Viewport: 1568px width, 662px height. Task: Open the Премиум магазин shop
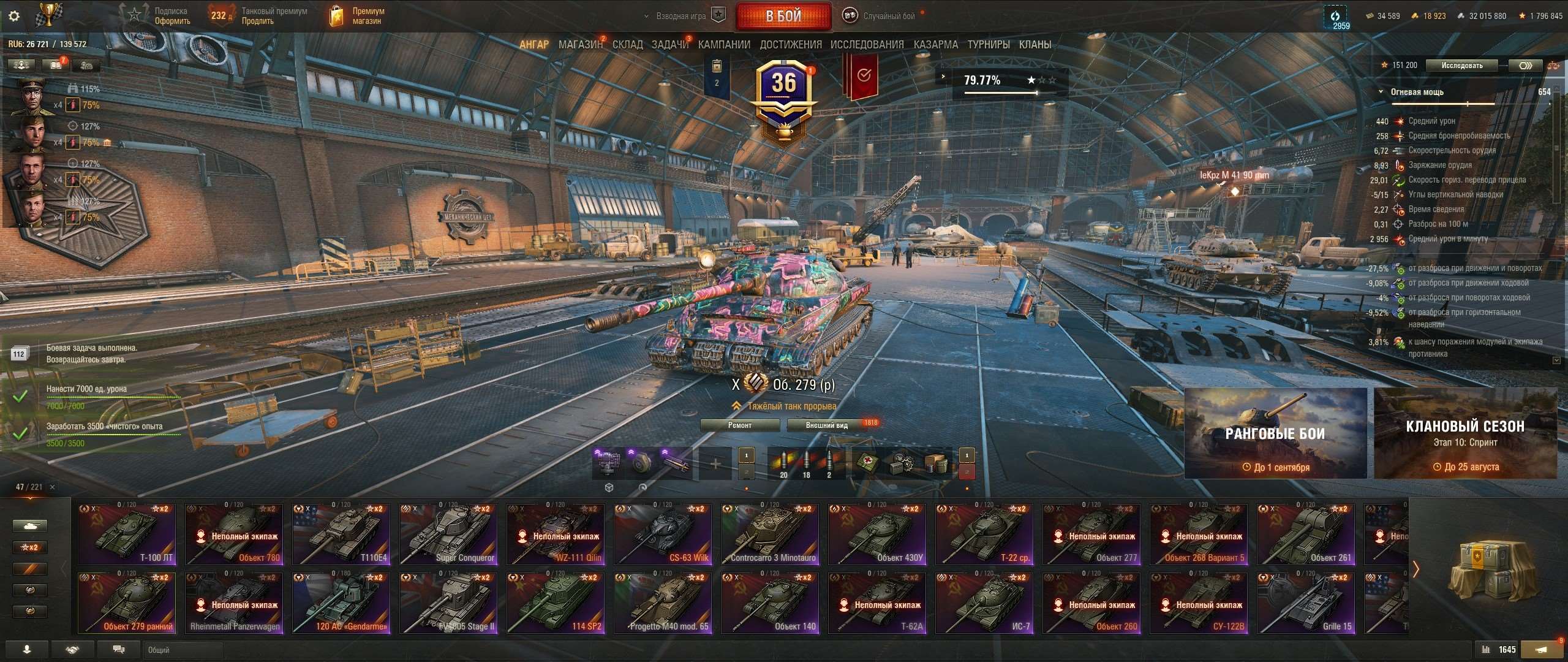[358, 16]
